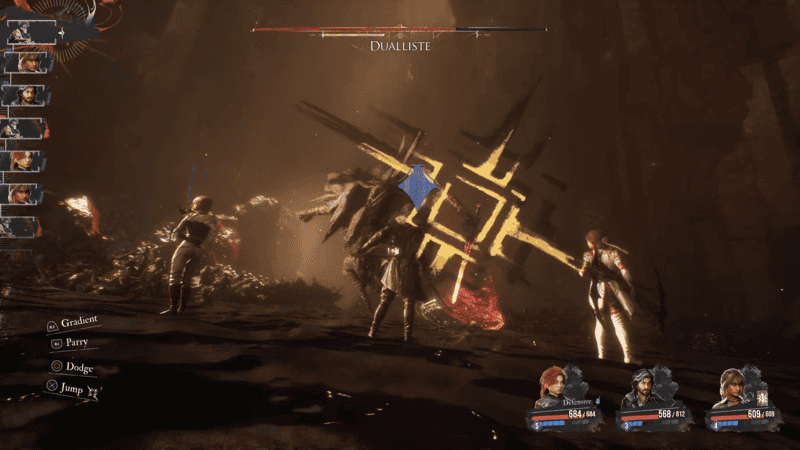Click Verso's portrait in the turn order list
Screen dimensions: 800x450
(24, 96)
